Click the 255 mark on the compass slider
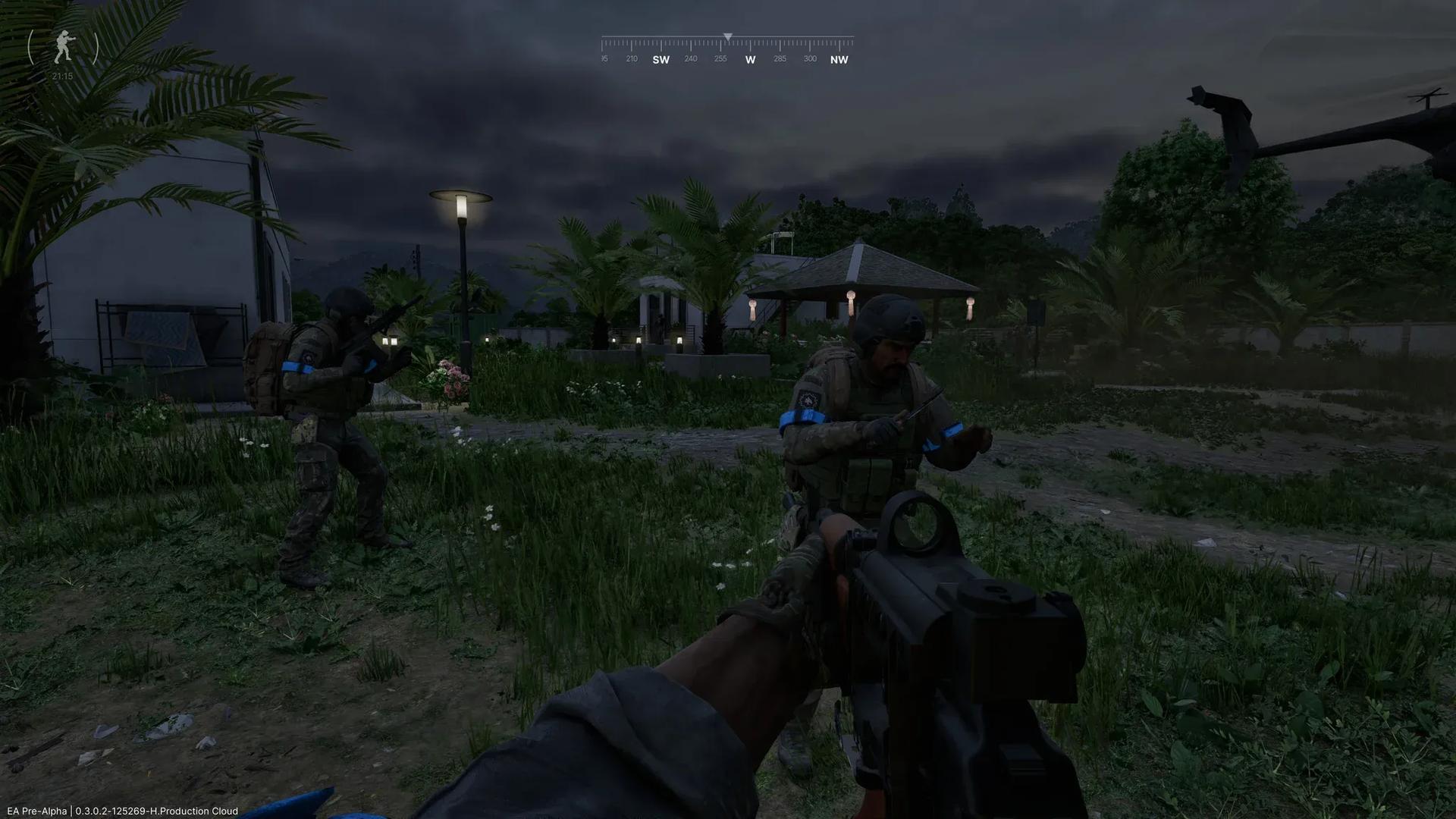 tap(721, 58)
